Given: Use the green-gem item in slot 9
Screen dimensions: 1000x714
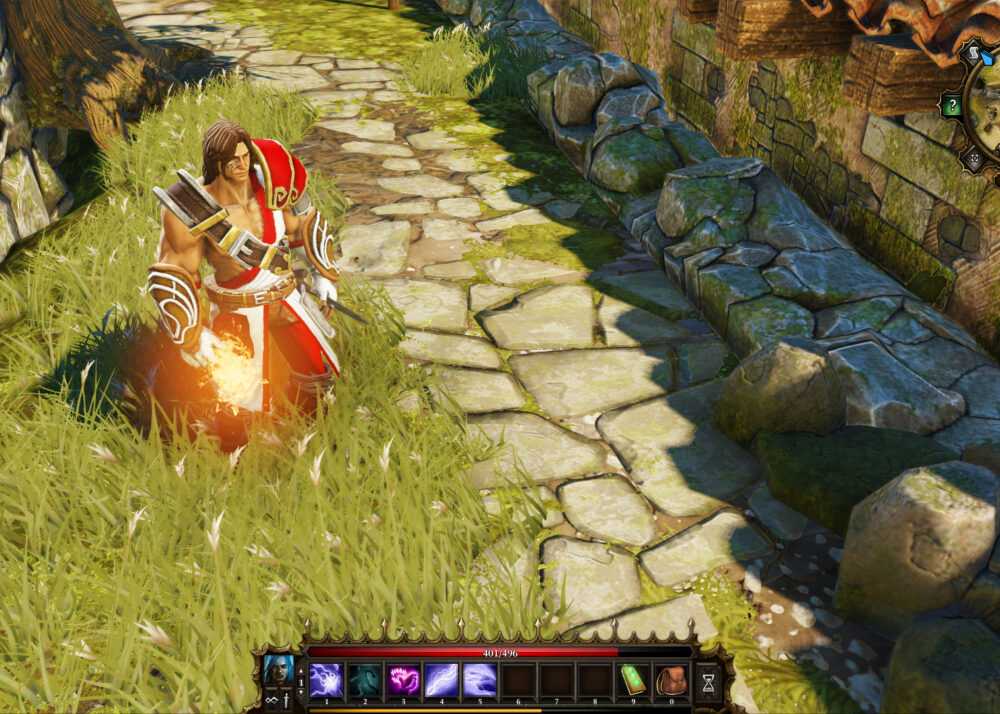Looking at the screenshot, I should click(634, 679).
